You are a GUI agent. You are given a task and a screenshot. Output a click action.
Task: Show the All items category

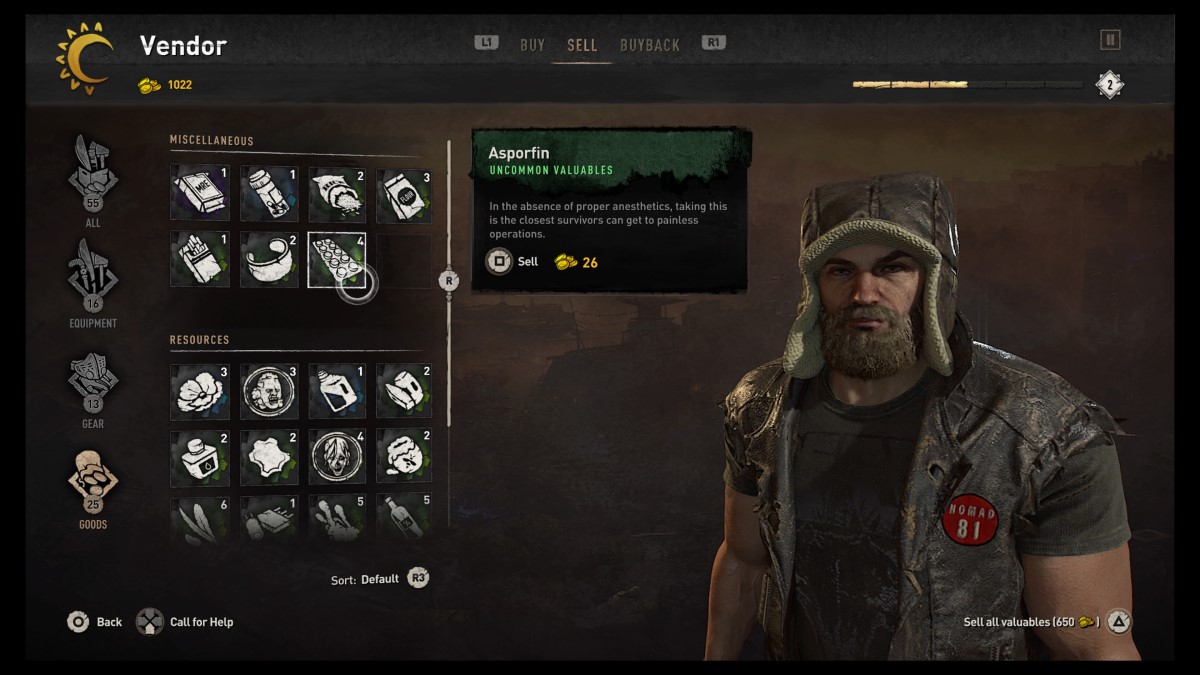point(93,180)
